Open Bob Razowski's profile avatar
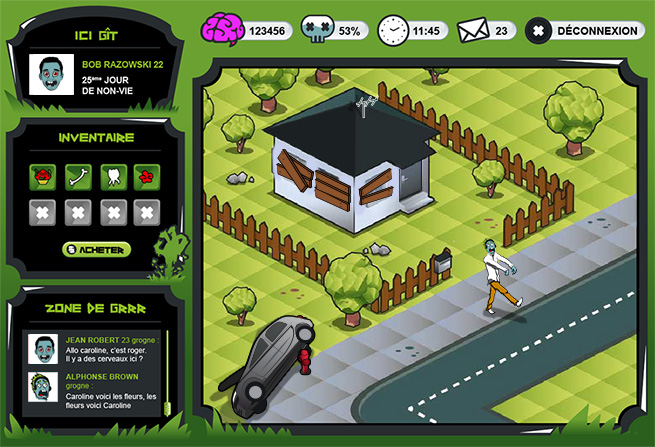The width and height of the screenshot is (655, 447). pyautogui.click(x=45, y=75)
